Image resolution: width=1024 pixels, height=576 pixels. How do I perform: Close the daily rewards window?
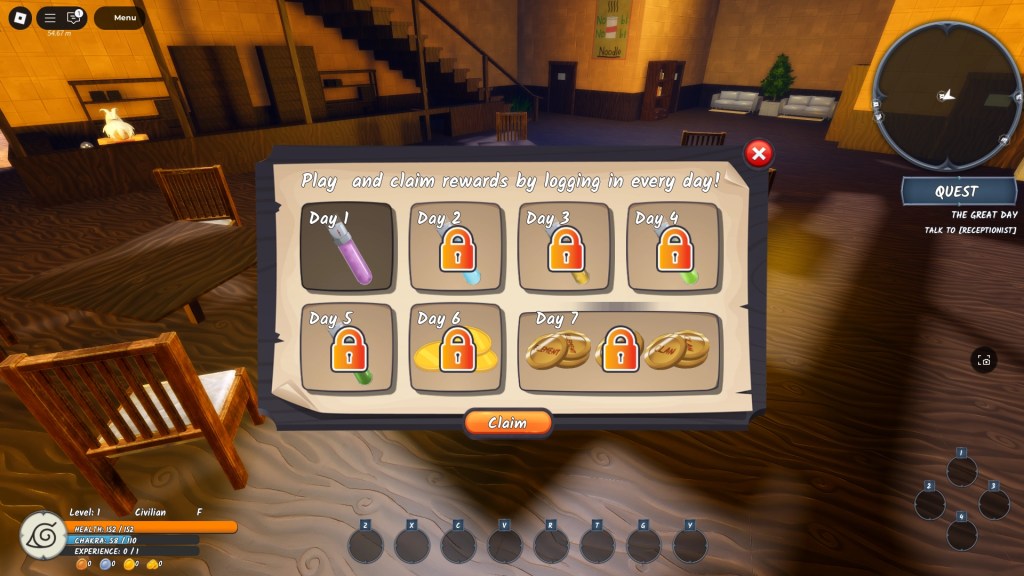(759, 153)
